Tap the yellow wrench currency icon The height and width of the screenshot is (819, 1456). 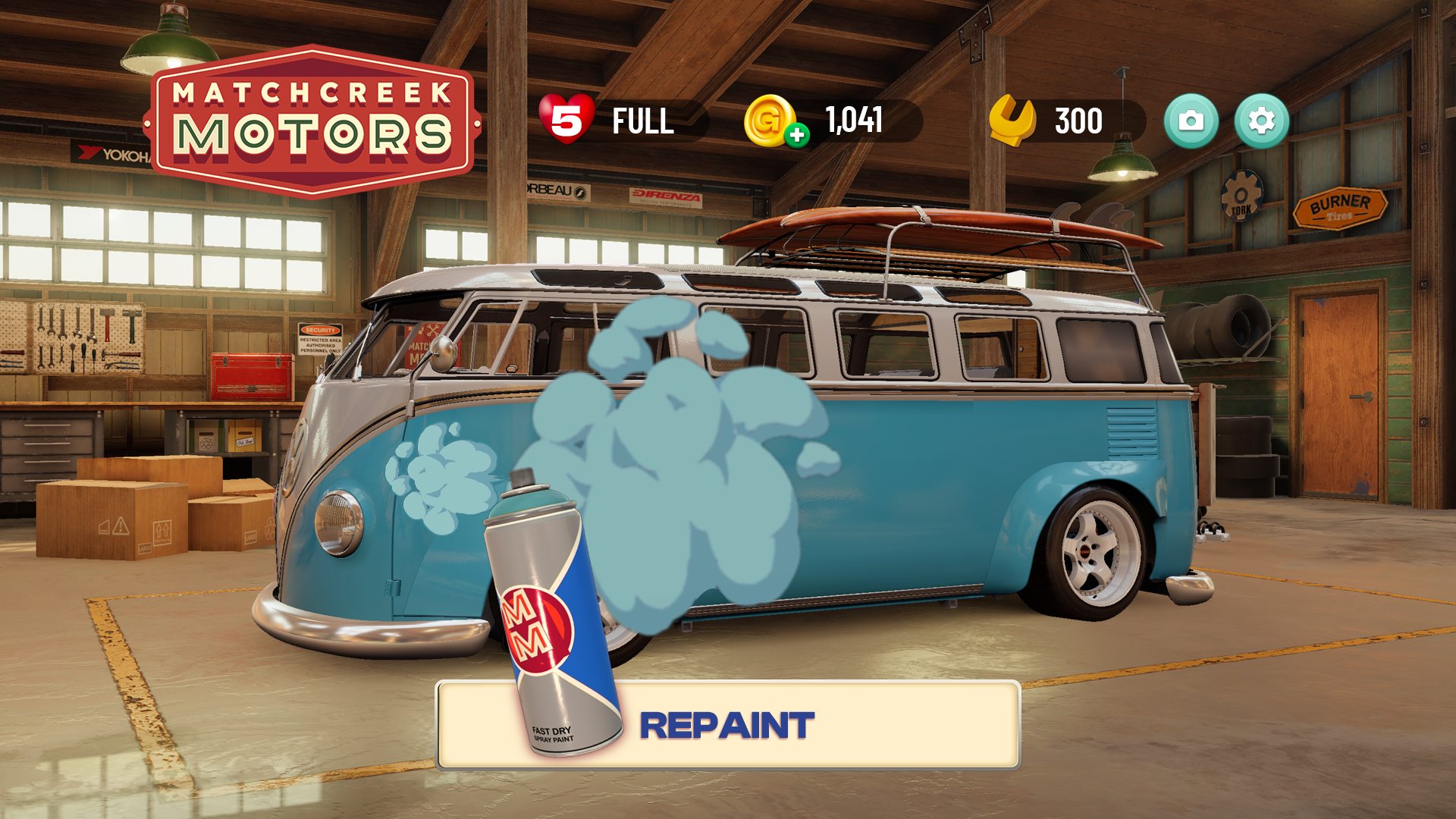click(1012, 119)
